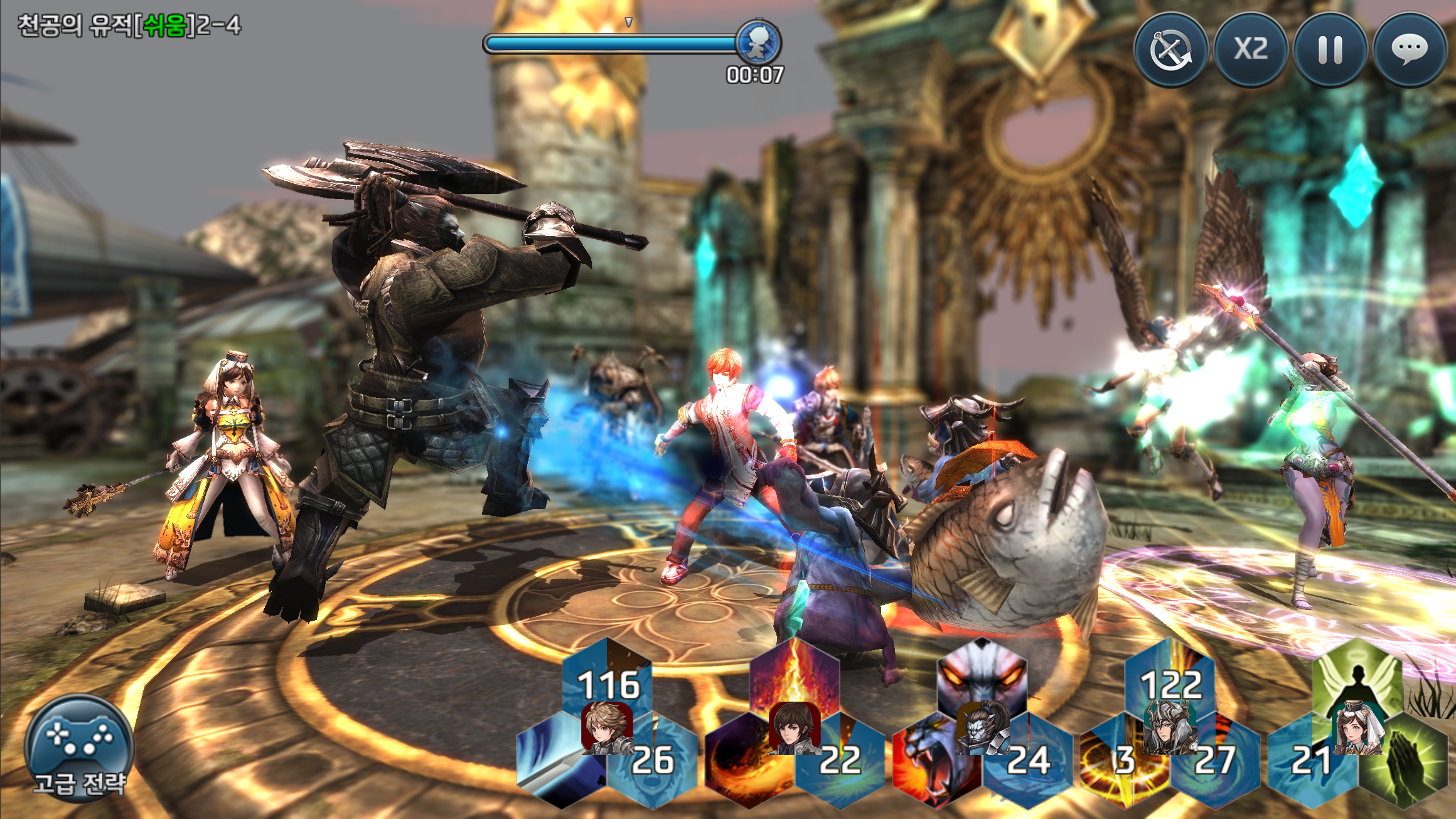Select the dark-haired hero portrait
This screenshot has width=1456, height=819.
(793, 728)
